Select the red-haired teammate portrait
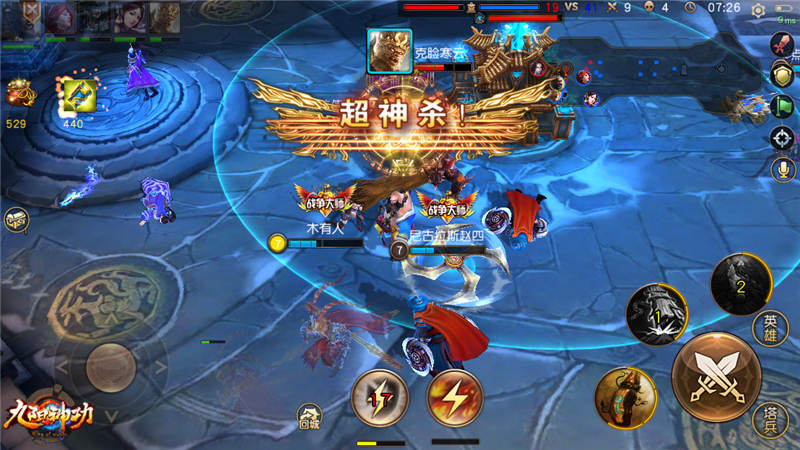 tap(62, 18)
